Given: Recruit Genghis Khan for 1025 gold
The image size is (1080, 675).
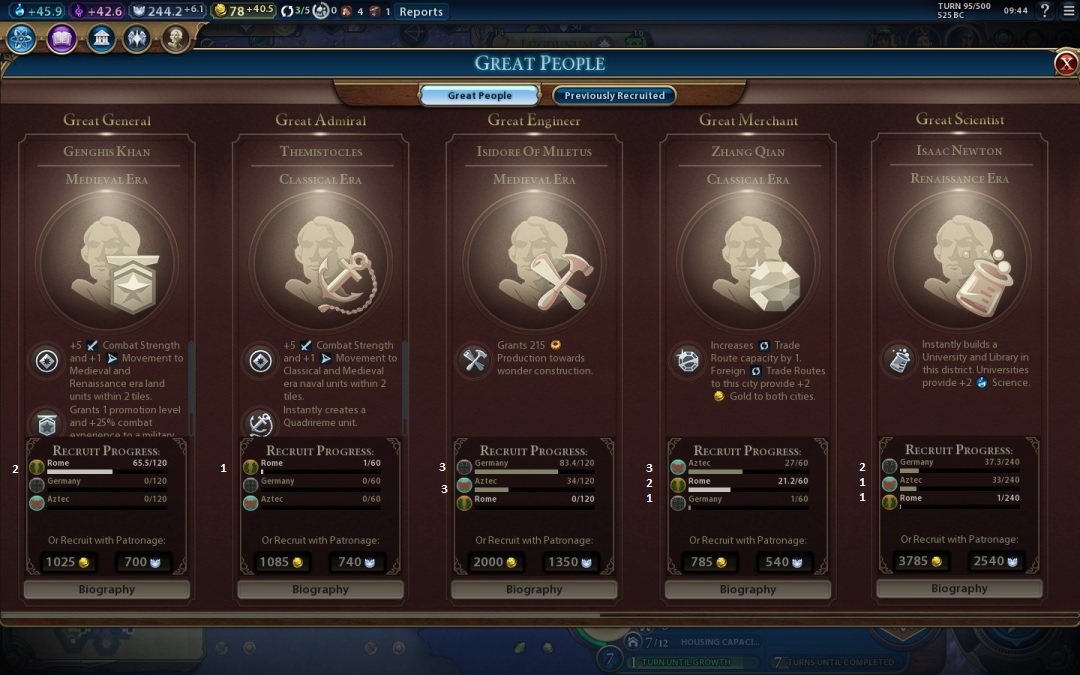Looking at the screenshot, I should click(69, 562).
